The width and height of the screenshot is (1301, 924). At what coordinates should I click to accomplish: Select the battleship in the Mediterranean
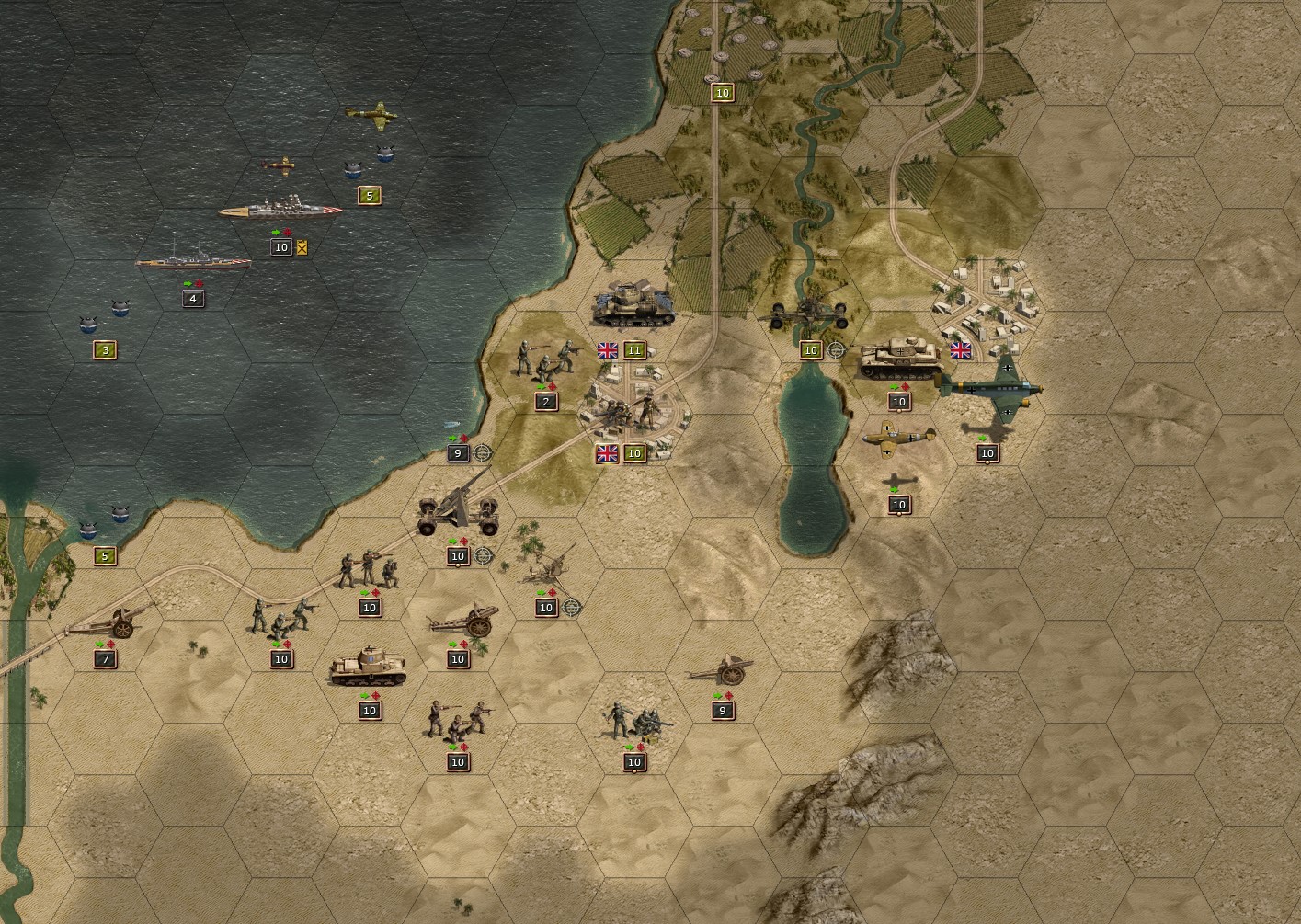click(280, 208)
